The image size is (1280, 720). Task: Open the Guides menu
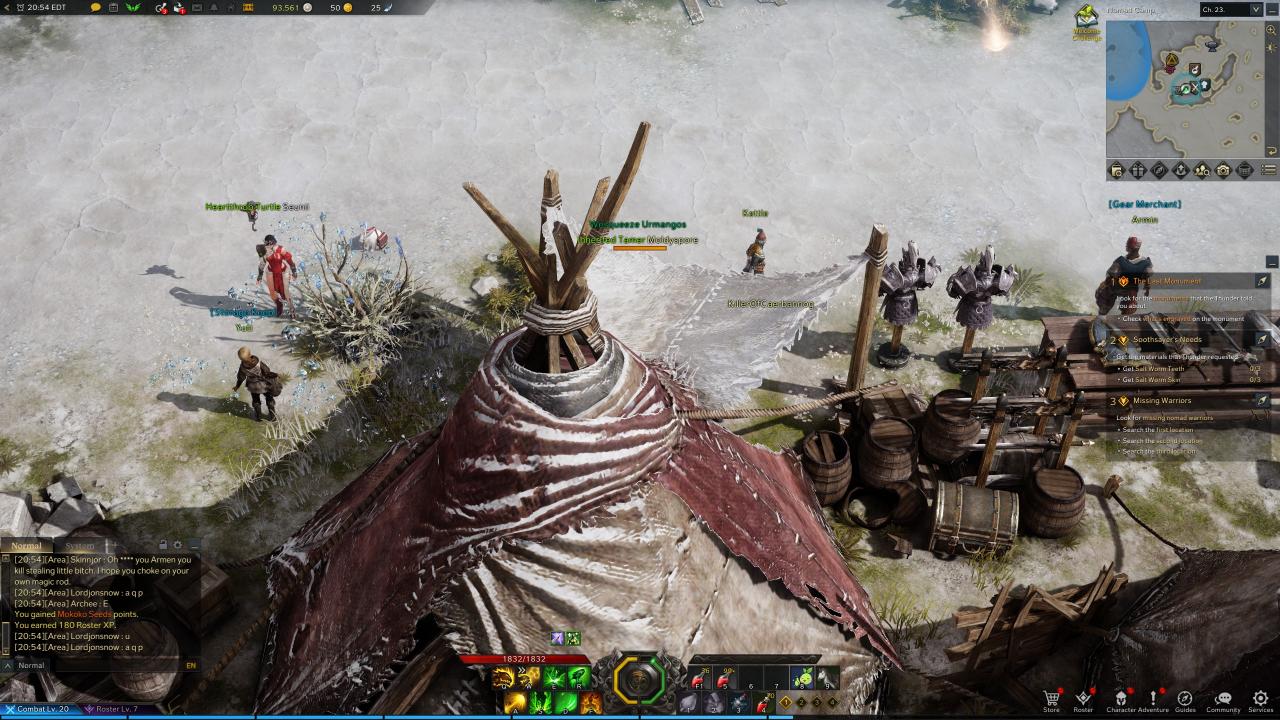[1185, 699]
